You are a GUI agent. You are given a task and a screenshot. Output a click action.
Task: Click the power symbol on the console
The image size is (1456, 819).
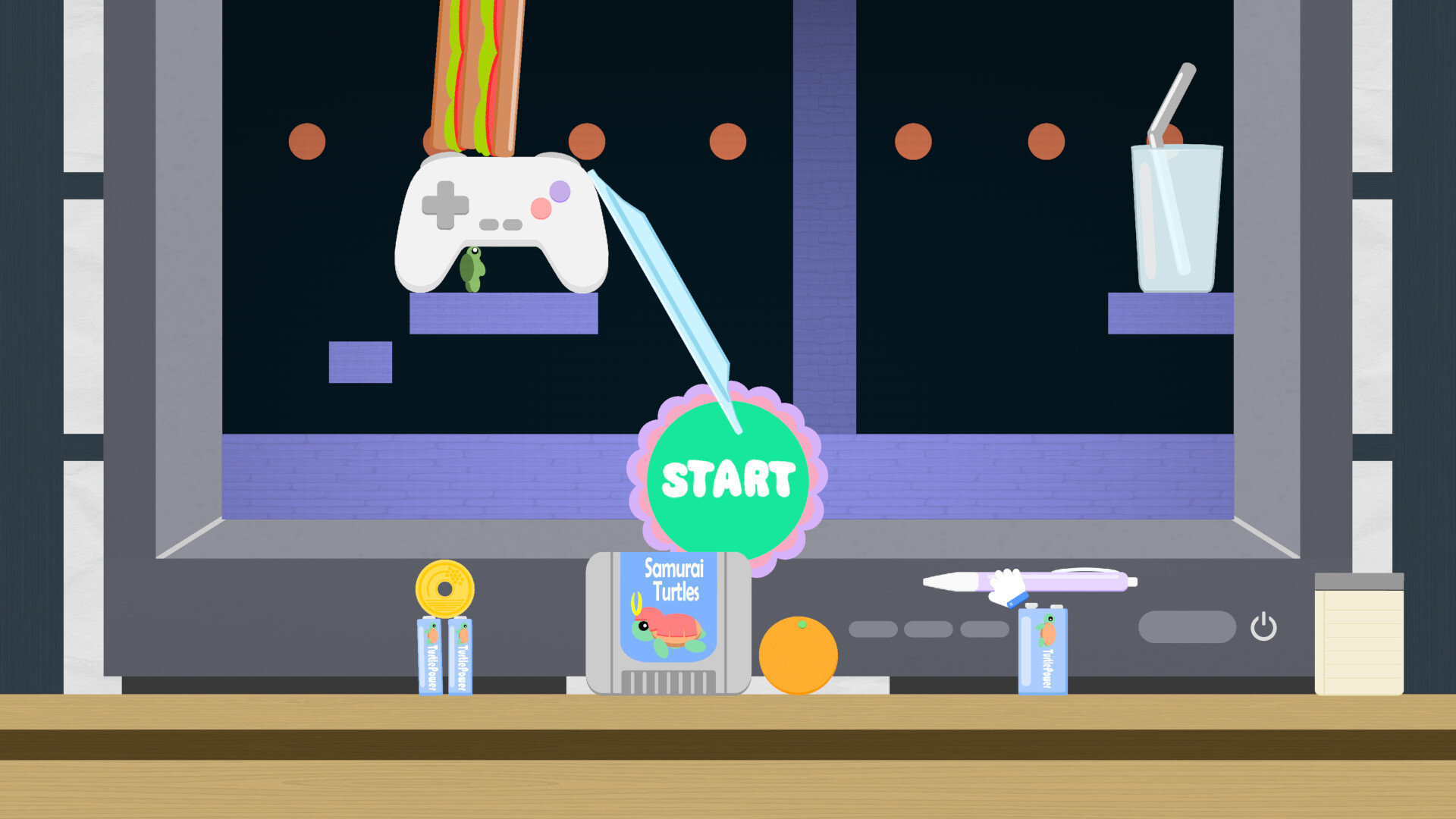click(x=1265, y=626)
